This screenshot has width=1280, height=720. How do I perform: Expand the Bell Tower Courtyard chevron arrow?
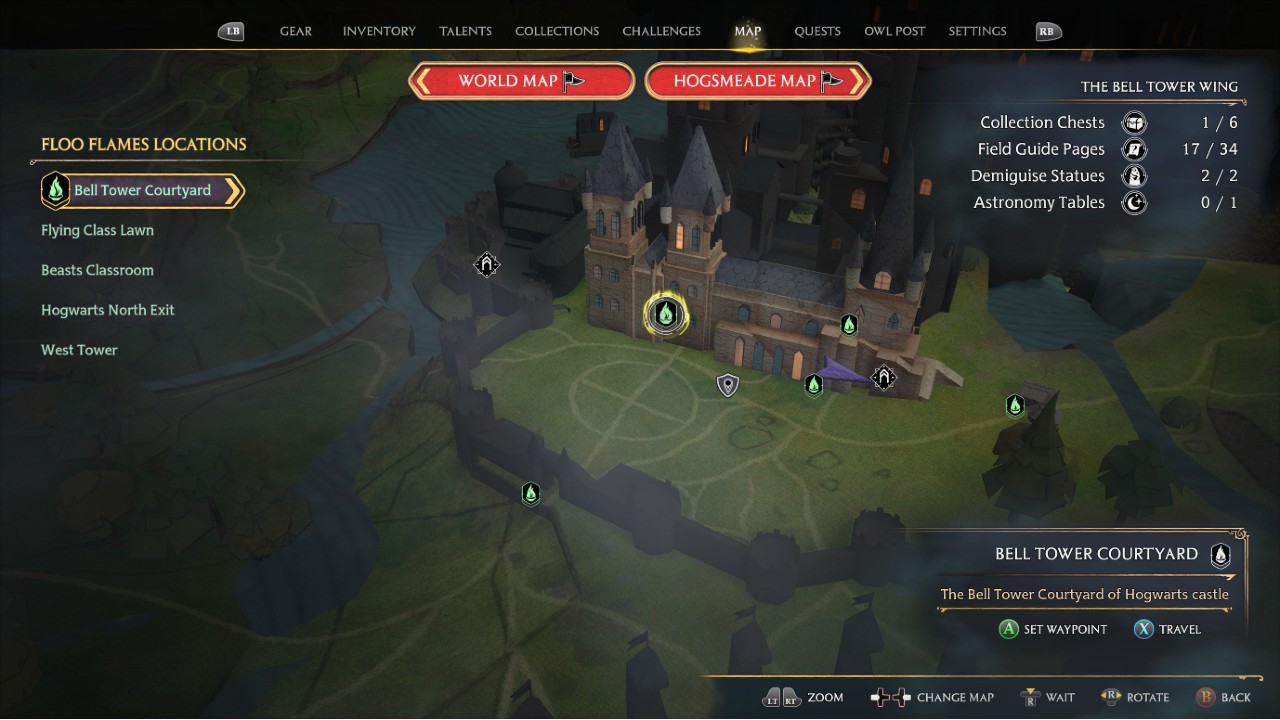[237, 190]
